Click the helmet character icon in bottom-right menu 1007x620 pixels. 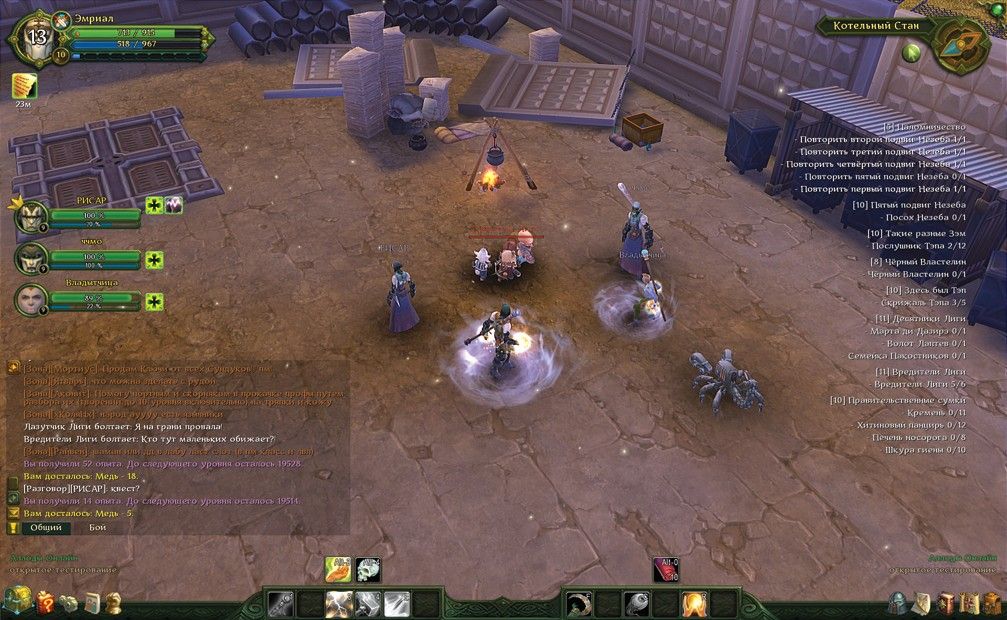[898, 602]
